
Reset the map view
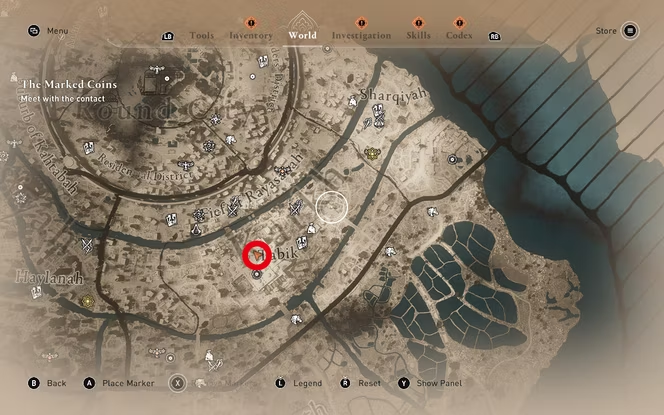(x=361, y=383)
